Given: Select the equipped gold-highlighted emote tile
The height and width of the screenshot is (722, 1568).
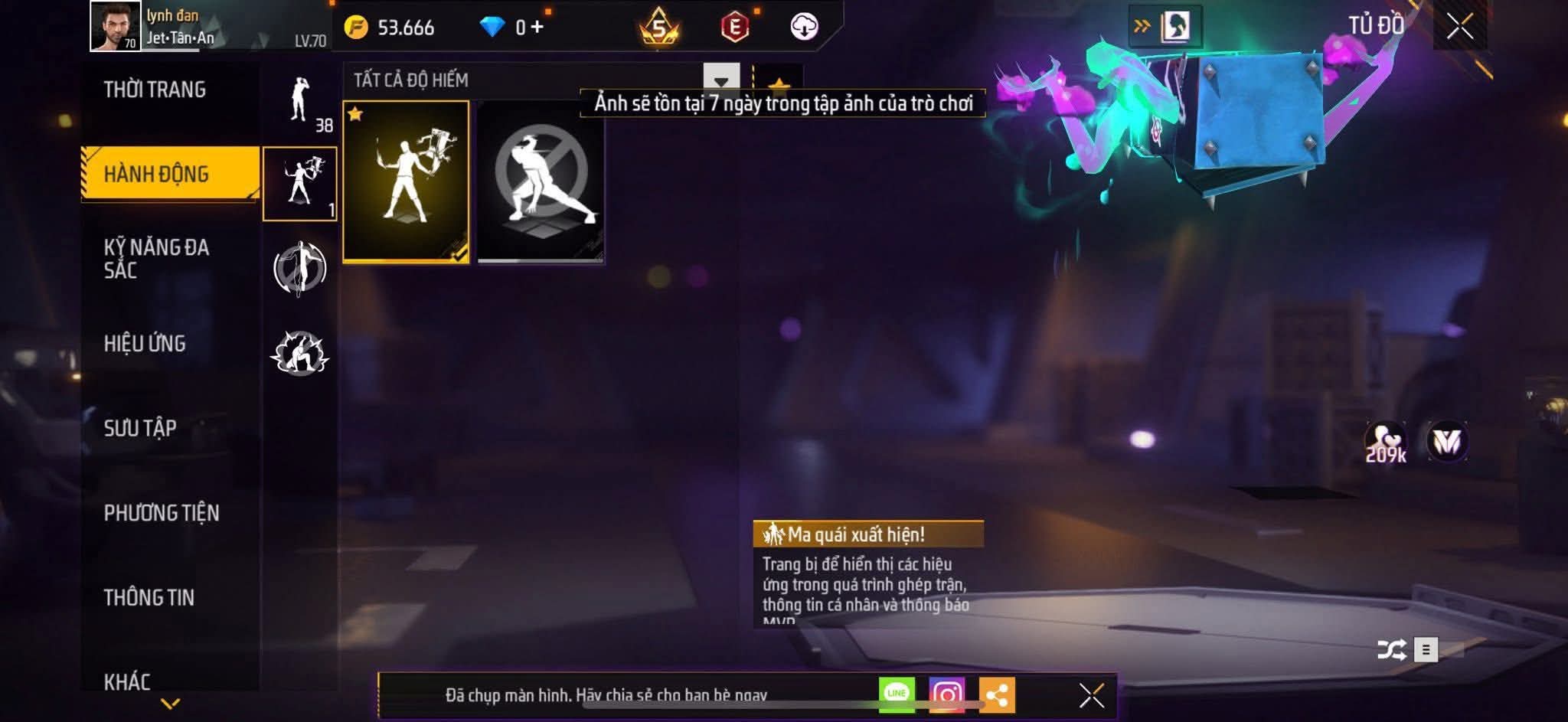Looking at the screenshot, I should [x=406, y=181].
